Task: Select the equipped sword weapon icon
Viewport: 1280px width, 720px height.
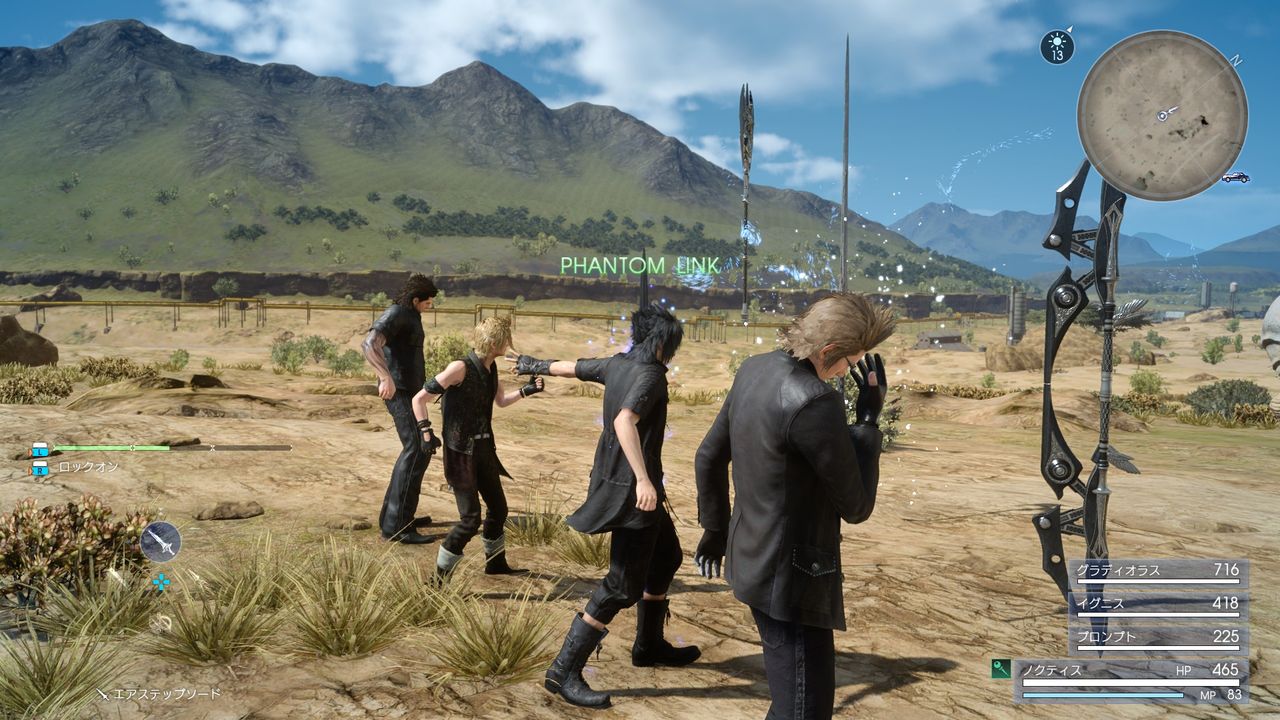Action: click(160, 542)
